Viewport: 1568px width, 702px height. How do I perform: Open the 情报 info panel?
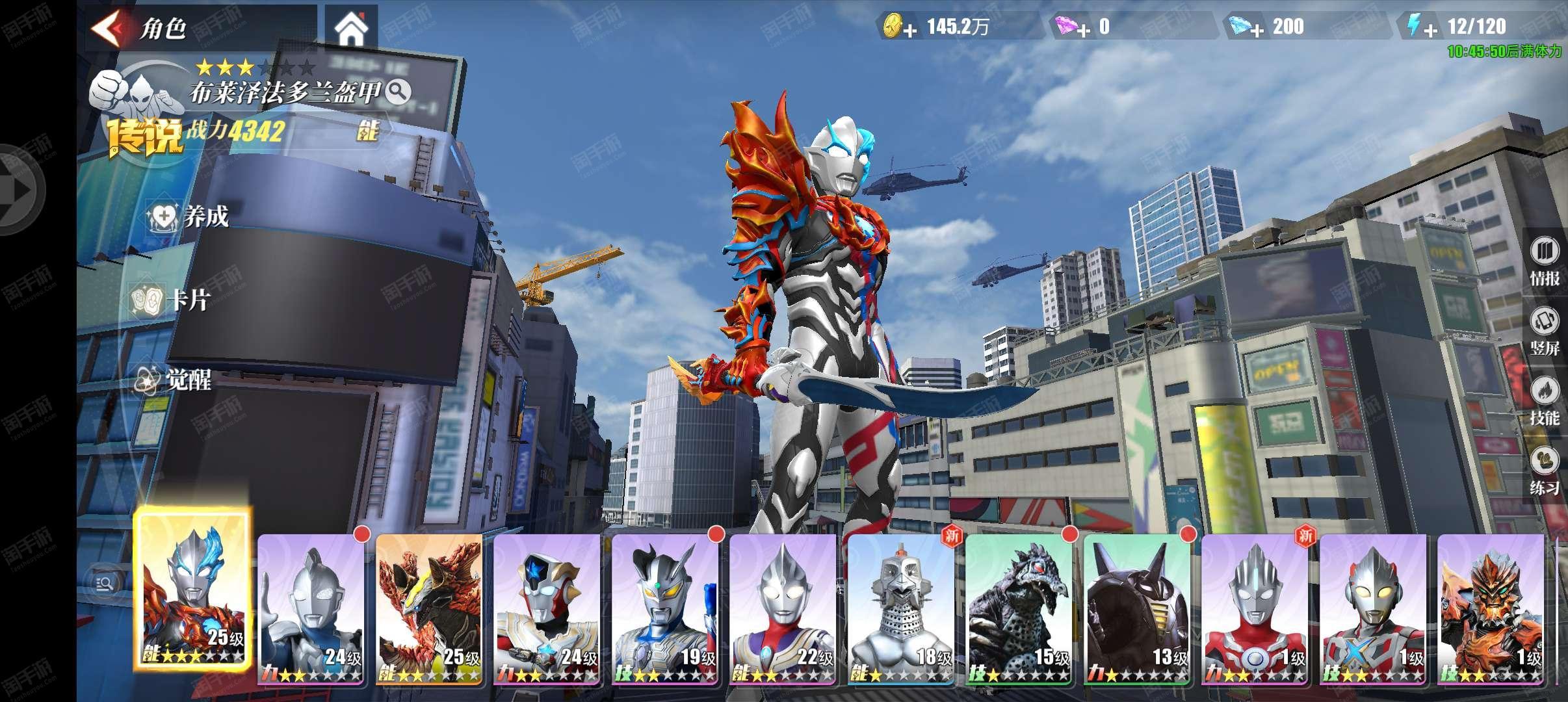click(1545, 263)
